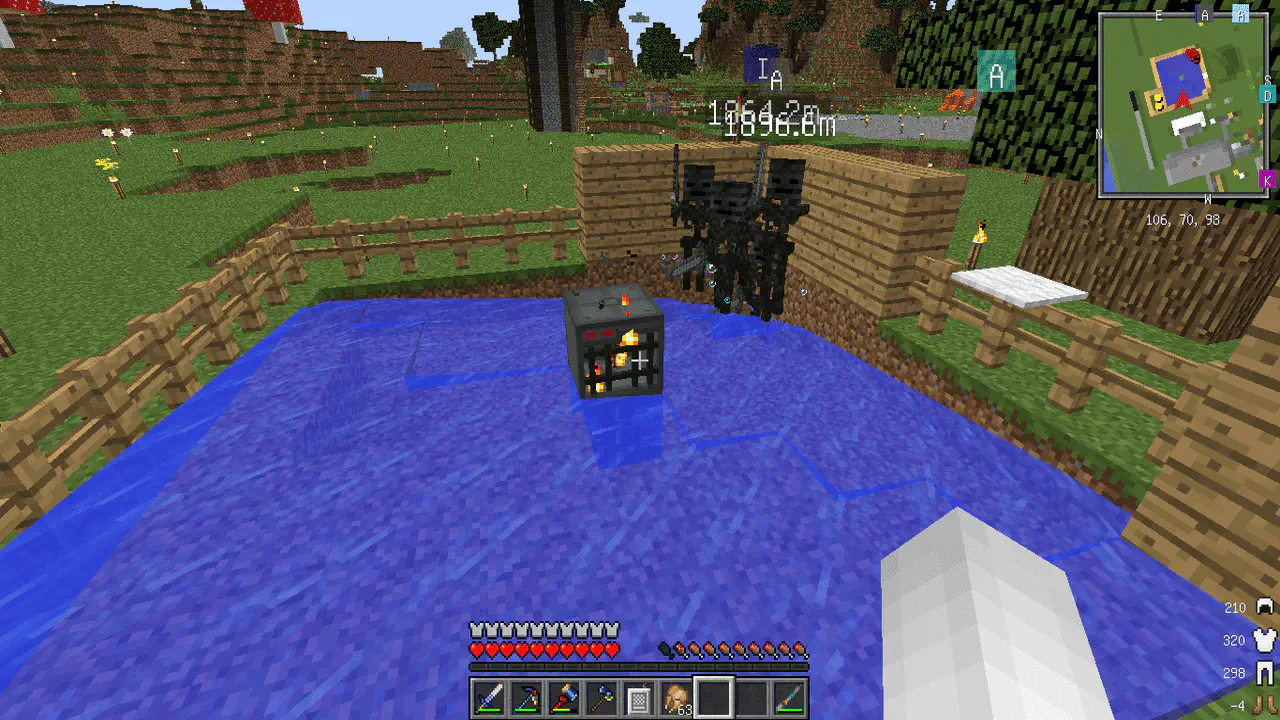The width and height of the screenshot is (1280, 720).
Task: Select the white machine block hotbar slot
Action: click(x=638, y=698)
